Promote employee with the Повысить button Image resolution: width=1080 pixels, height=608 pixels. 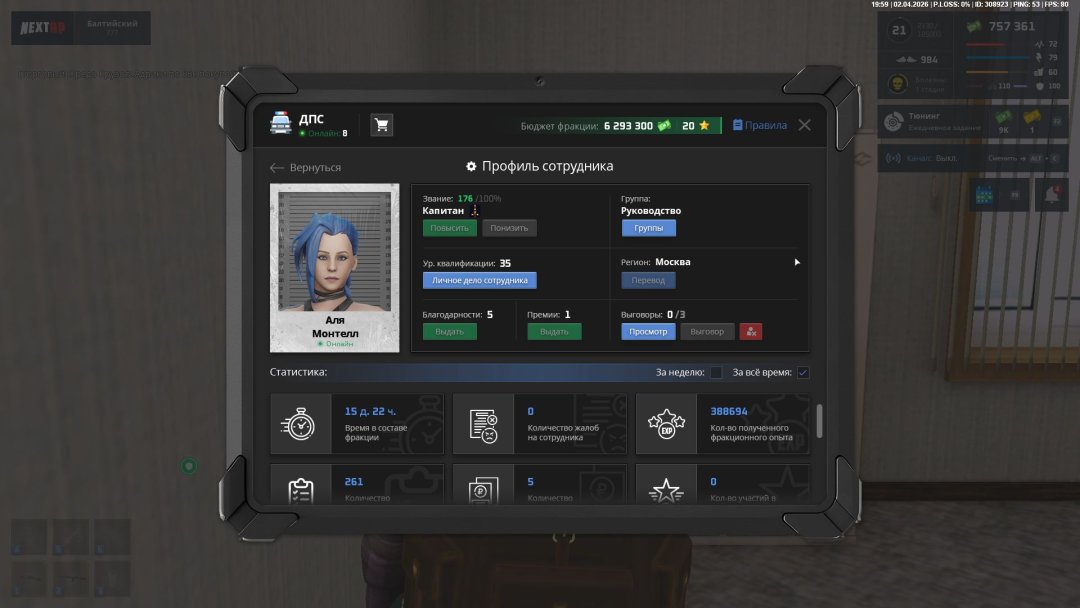[449, 228]
